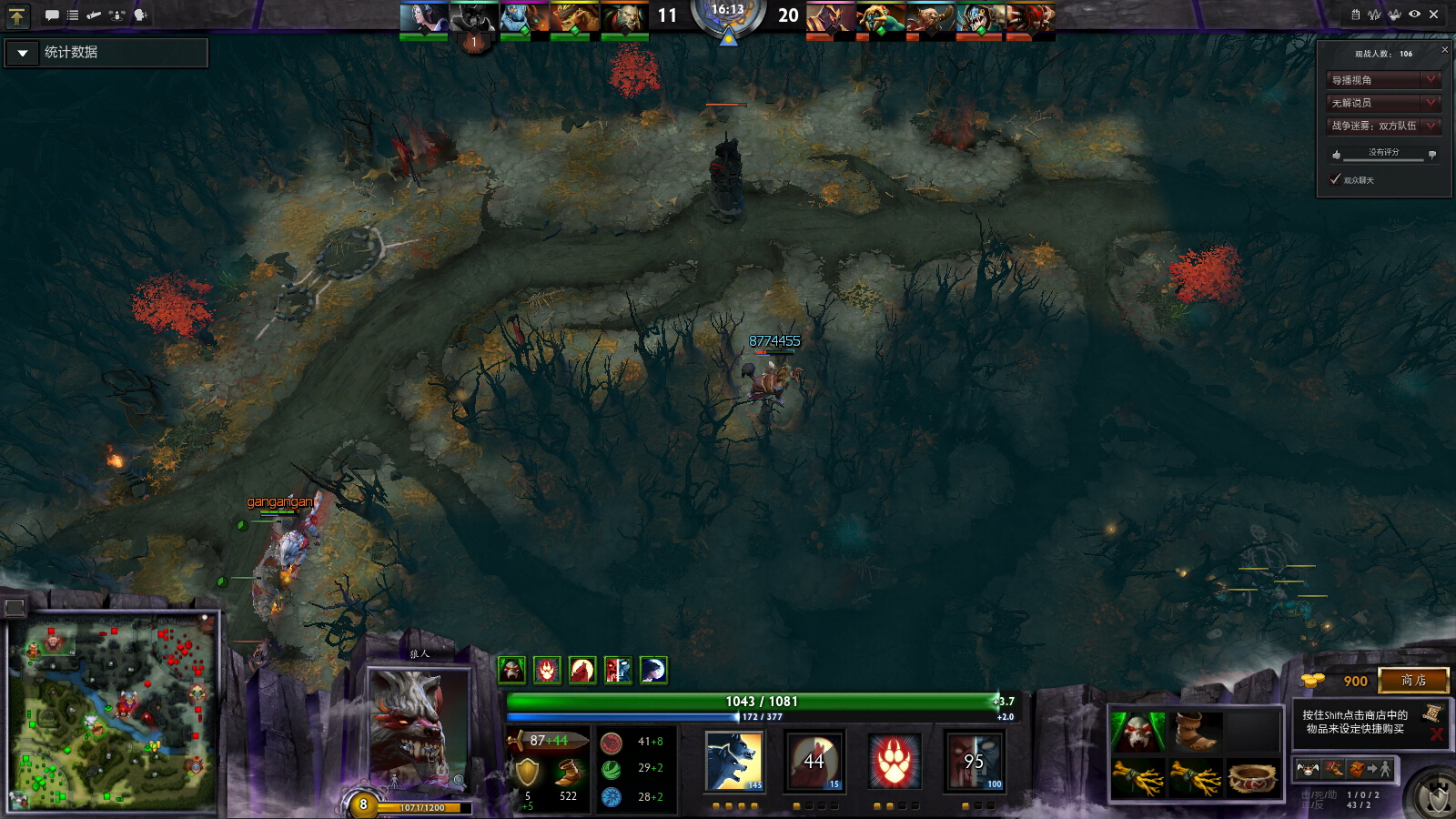The width and height of the screenshot is (1456, 819).
Task: Click the return-to-dashboard arrow button
Action: (x=17, y=15)
